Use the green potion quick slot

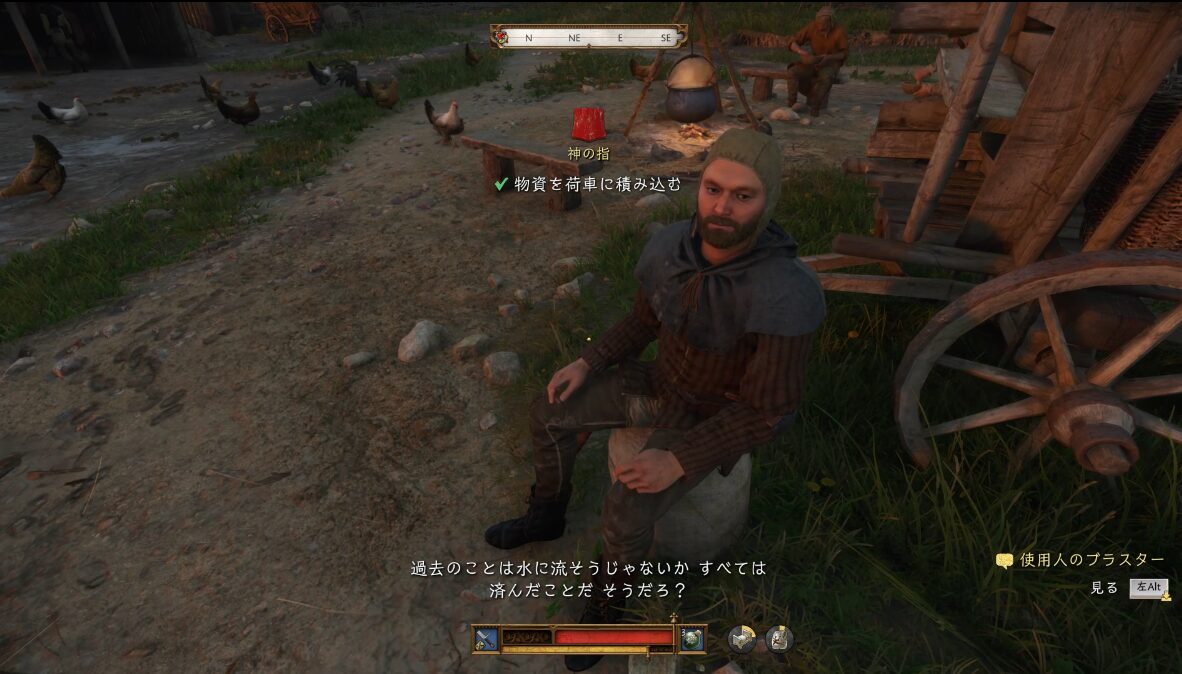click(x=692, y=638)
